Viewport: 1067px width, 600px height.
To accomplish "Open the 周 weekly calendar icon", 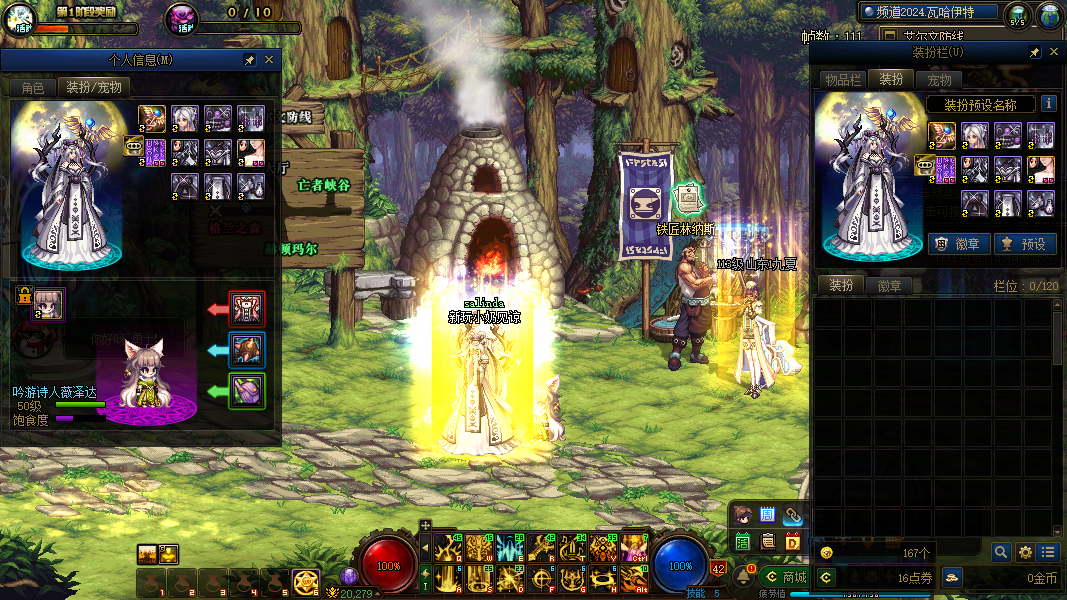I will 768,515.
